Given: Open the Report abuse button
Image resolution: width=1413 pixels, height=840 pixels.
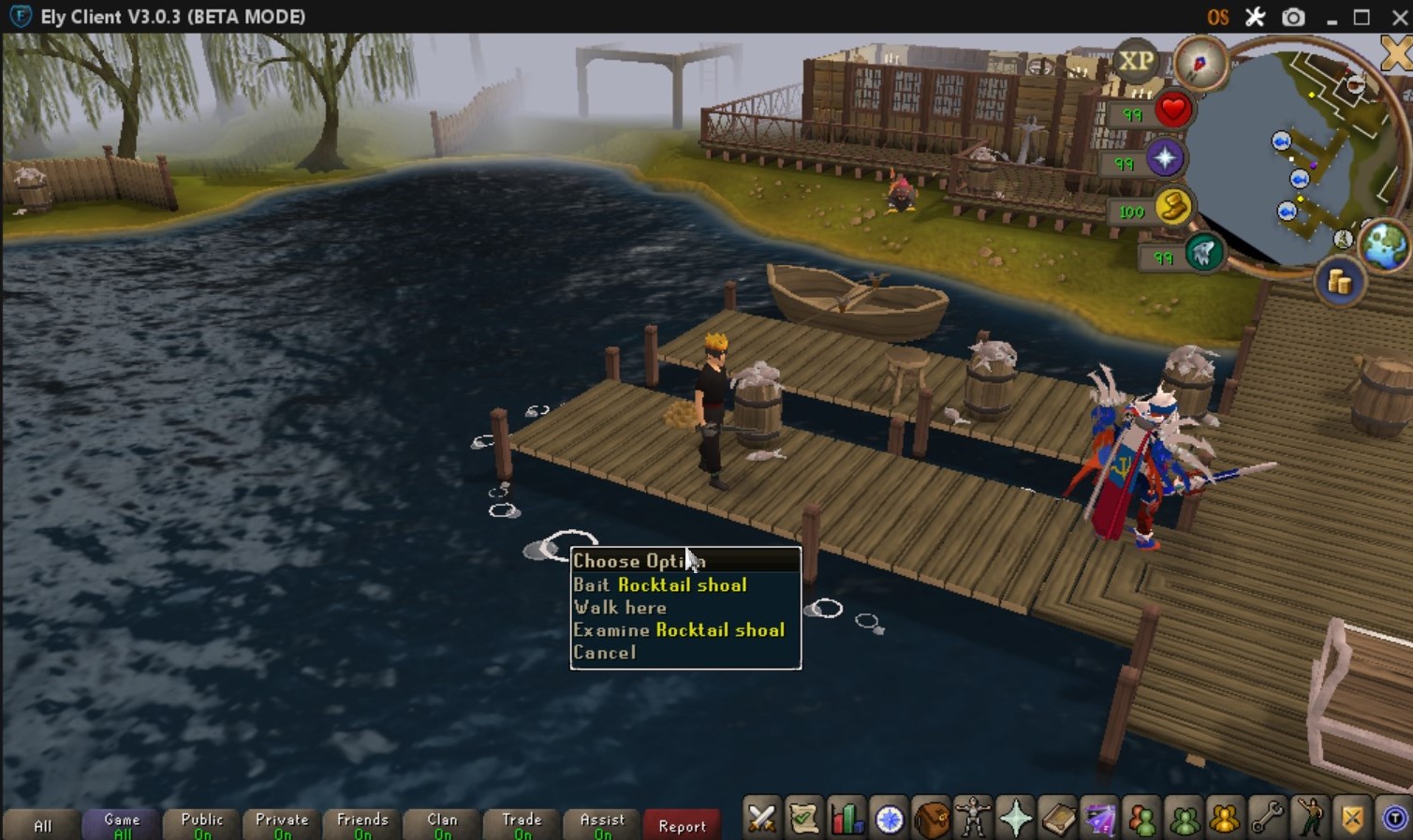Looking at the screenshot, I should click(682, 825).
